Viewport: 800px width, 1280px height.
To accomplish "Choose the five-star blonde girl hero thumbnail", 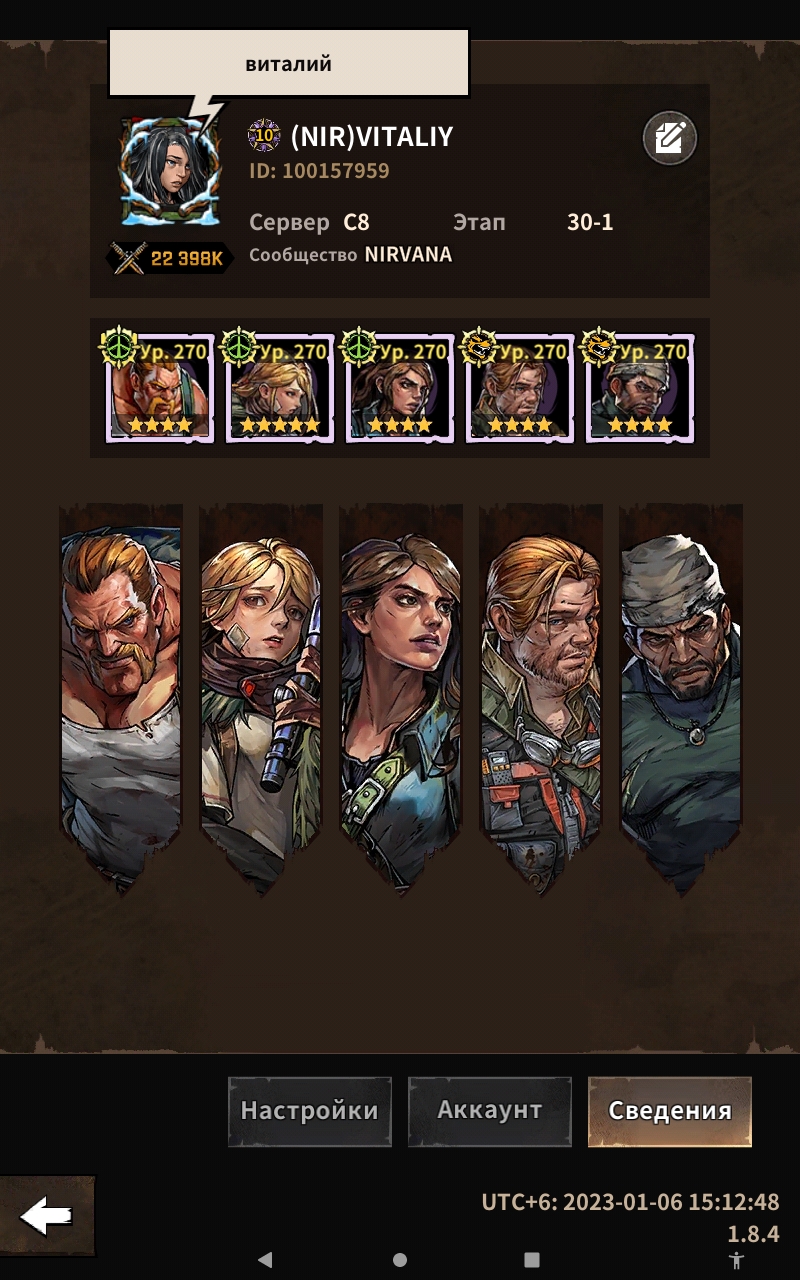I will pos(280,389).
